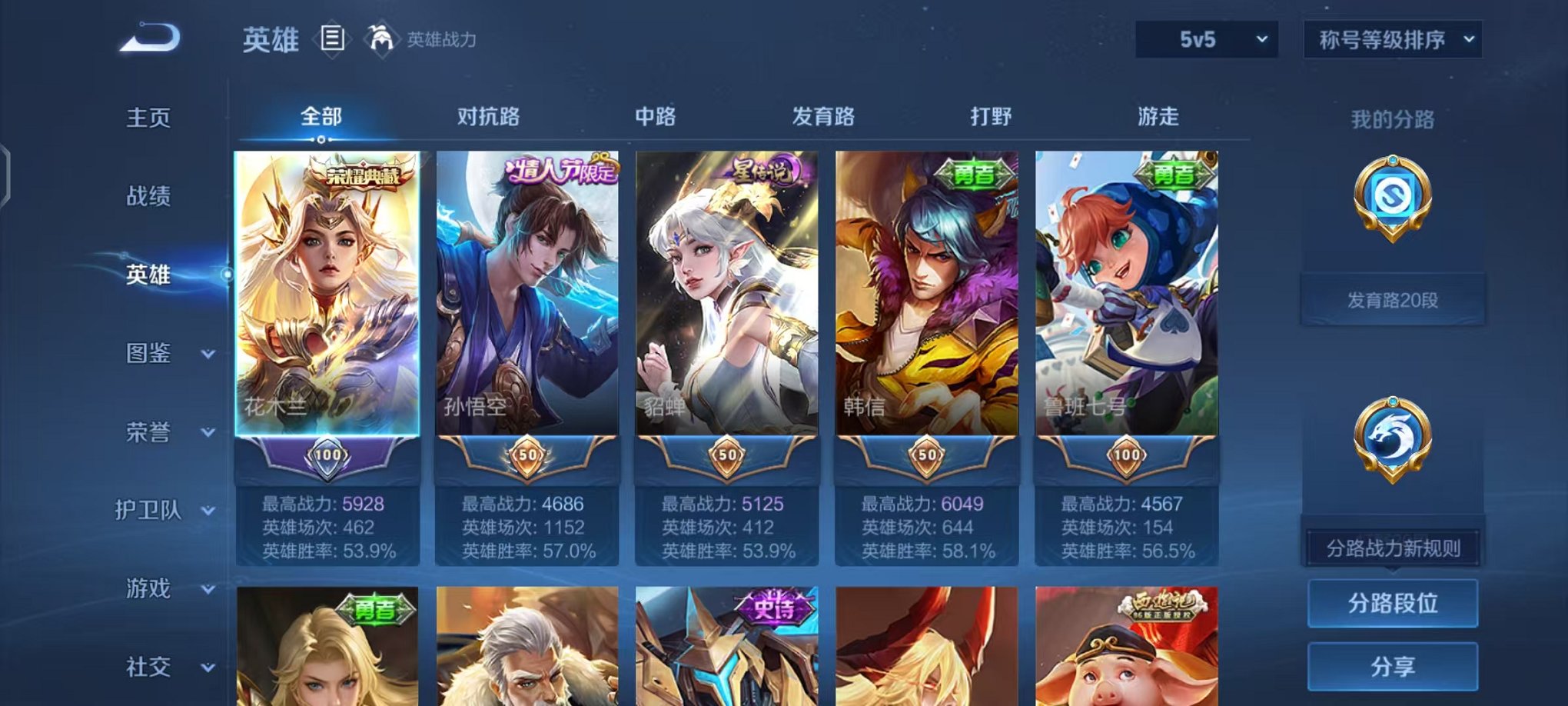Open the hero handbook icon beside 英雄 title
1568x706 pixels.
(x=332, y=39)
